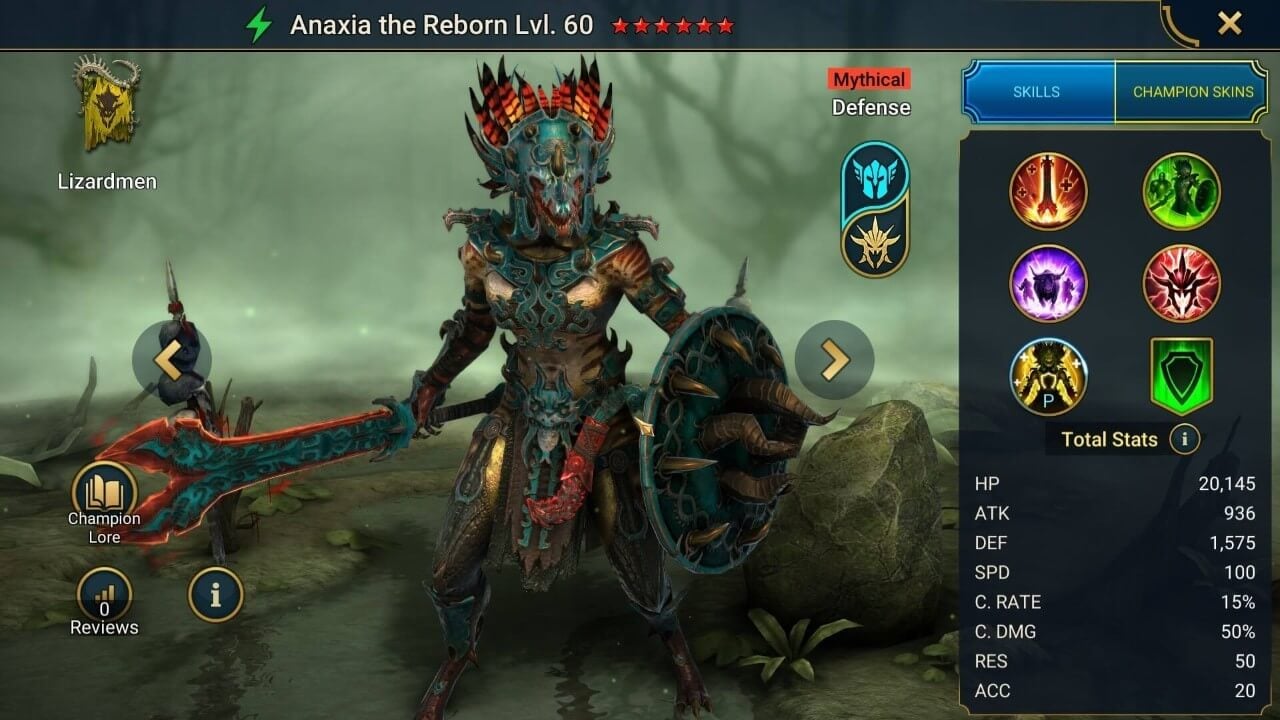Switch to the SKILLS tab
Screen dimensions: 1280x720
(x=1037, y=91)
